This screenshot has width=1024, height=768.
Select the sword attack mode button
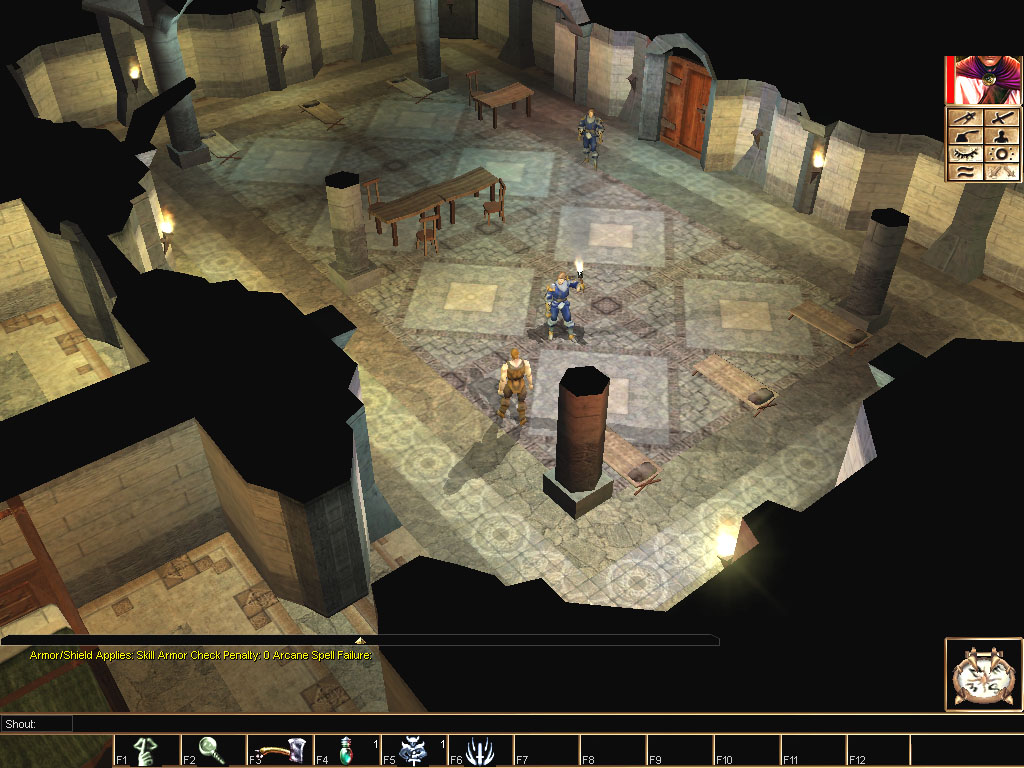pyautogui.click(x=1001, y=118)
